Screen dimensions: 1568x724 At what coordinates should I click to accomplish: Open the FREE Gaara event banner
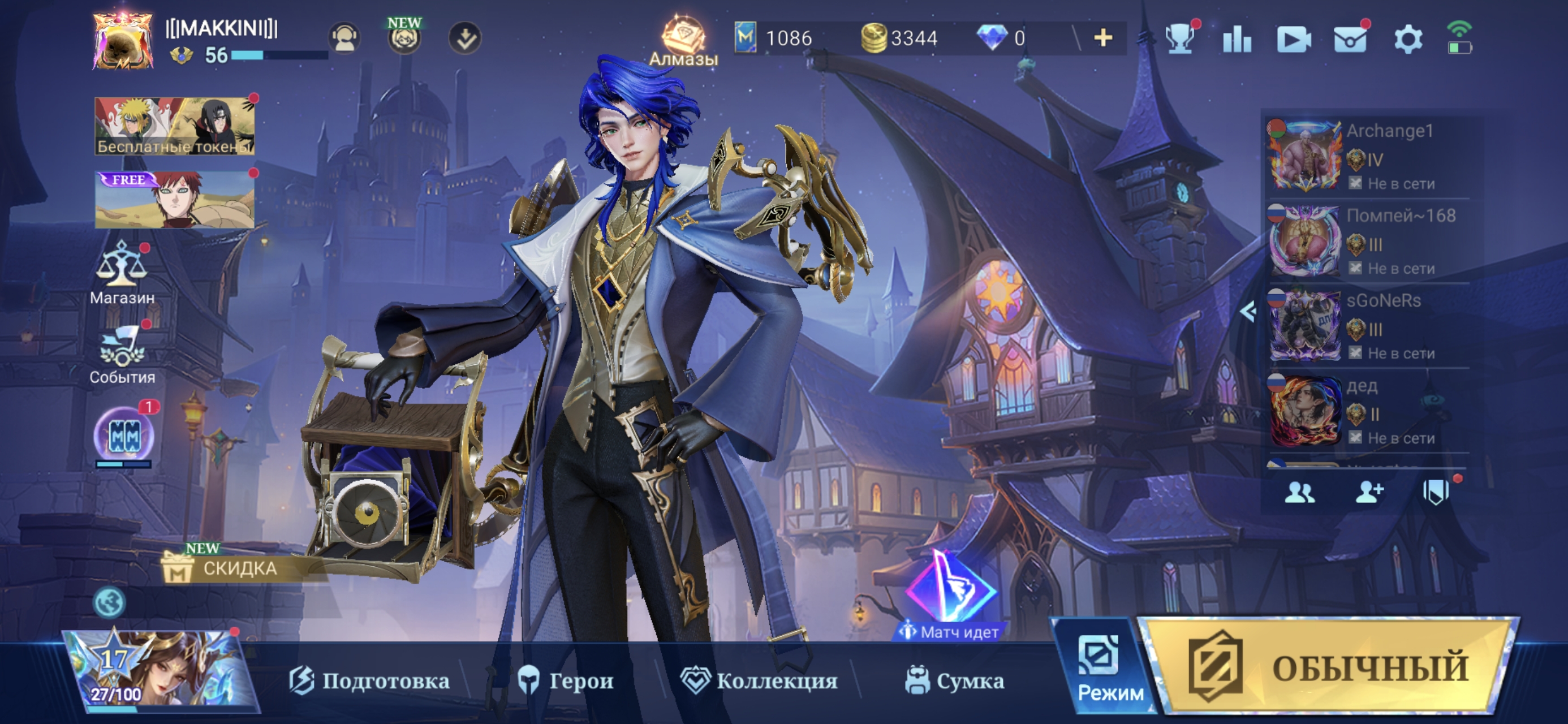click(x=175, y=200)
